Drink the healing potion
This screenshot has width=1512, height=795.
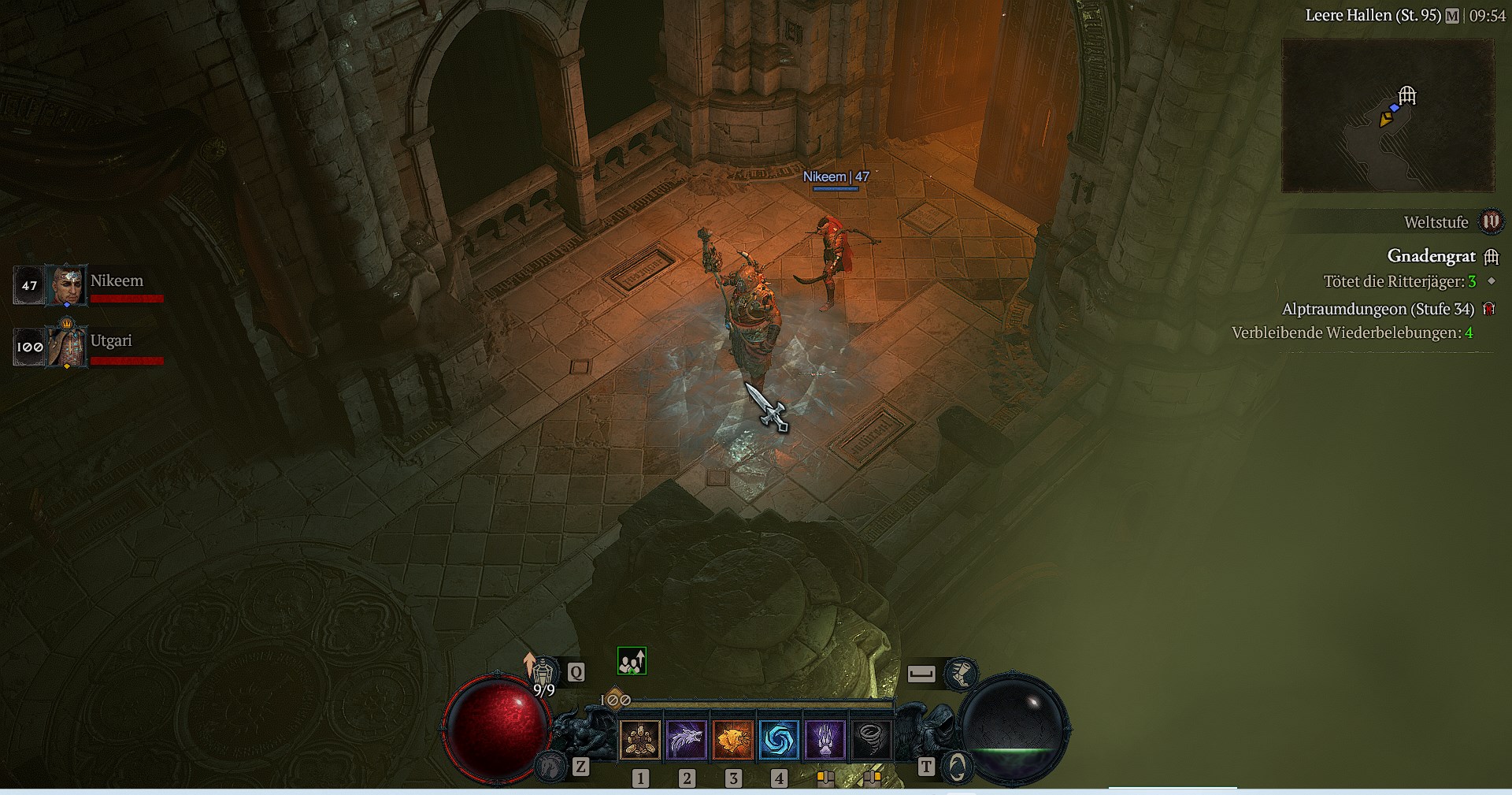pos(542,671)
